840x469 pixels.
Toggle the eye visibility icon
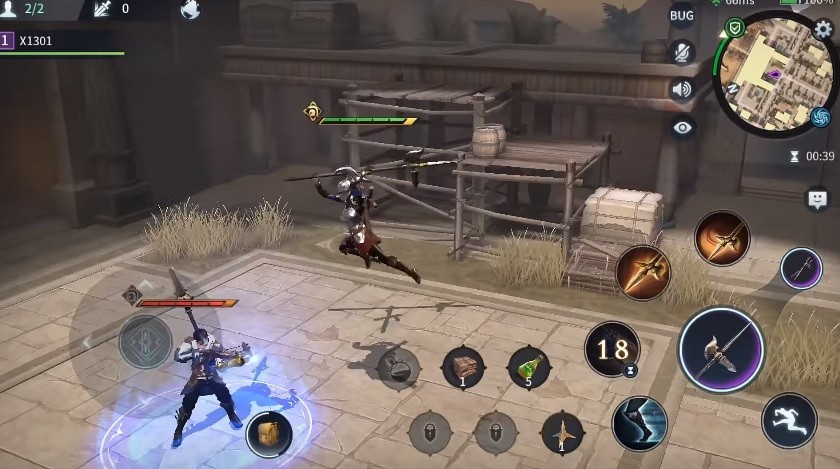tap(682, 127)
